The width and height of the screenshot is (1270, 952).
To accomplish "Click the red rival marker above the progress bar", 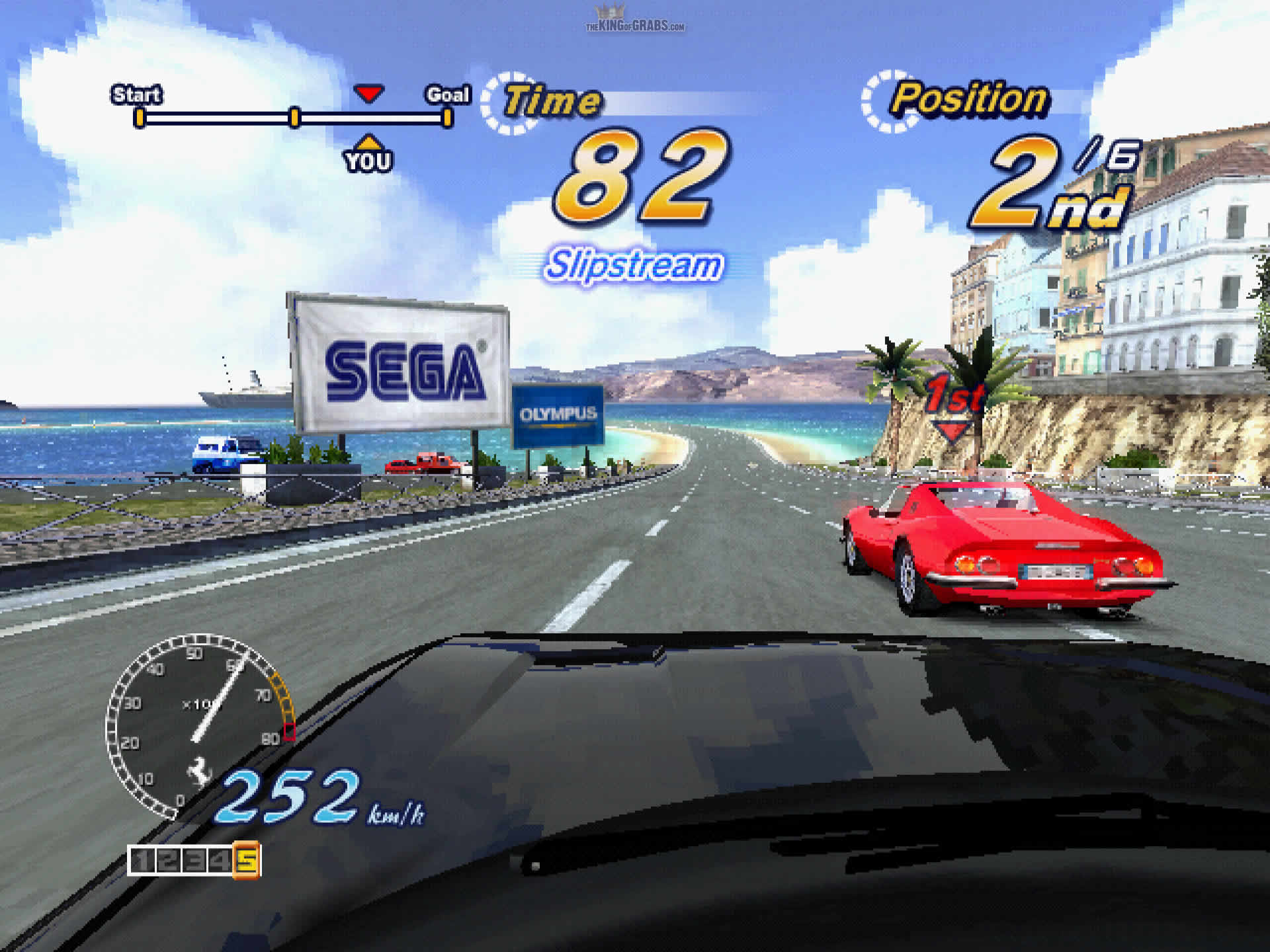I will 368,93.
